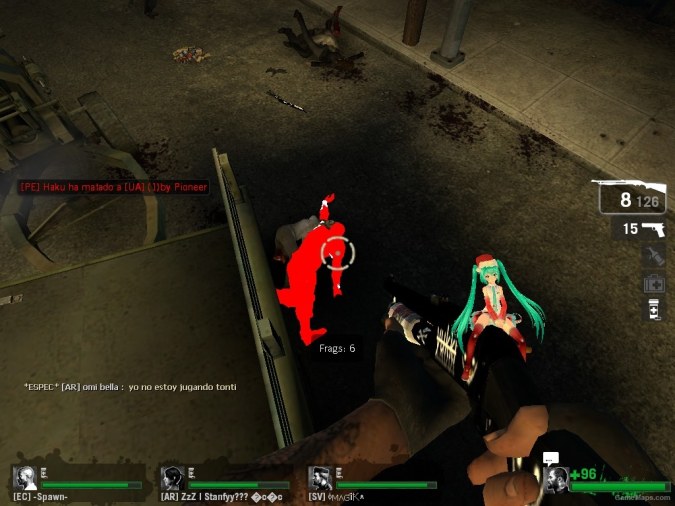
Task: Click [EC] -Spawn- teammate portrait
Action: [x=24, y=478]
